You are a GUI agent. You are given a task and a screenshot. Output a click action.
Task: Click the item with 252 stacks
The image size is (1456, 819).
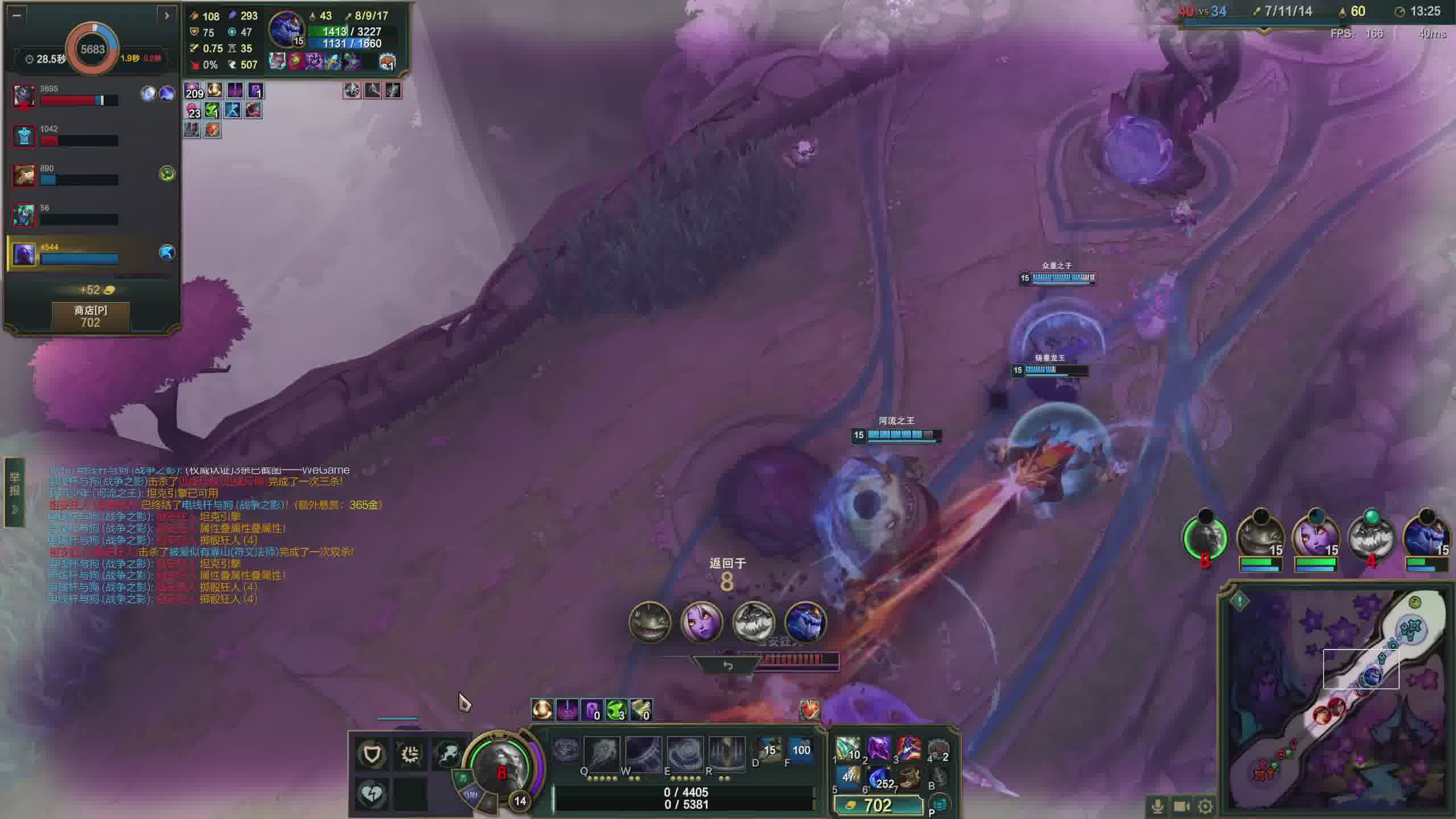pyautogui.click(x=879, y=778)
